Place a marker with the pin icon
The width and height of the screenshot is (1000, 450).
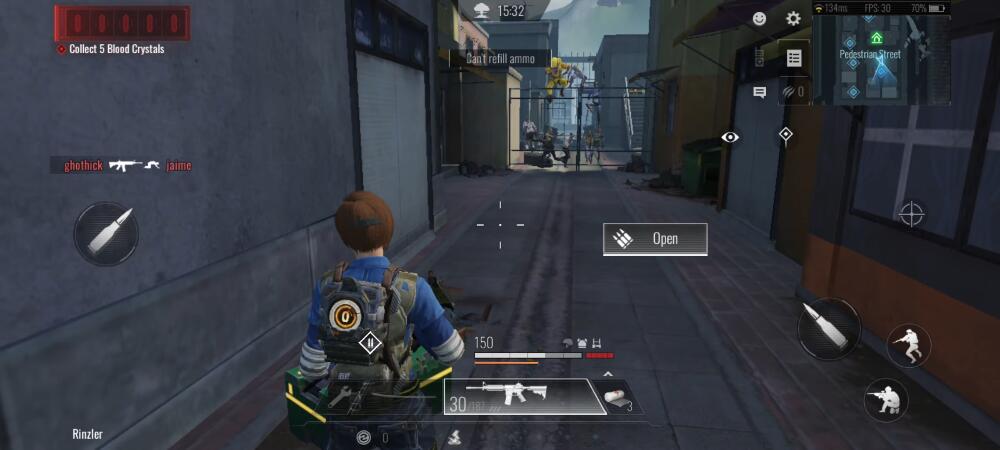click(786, 134)
